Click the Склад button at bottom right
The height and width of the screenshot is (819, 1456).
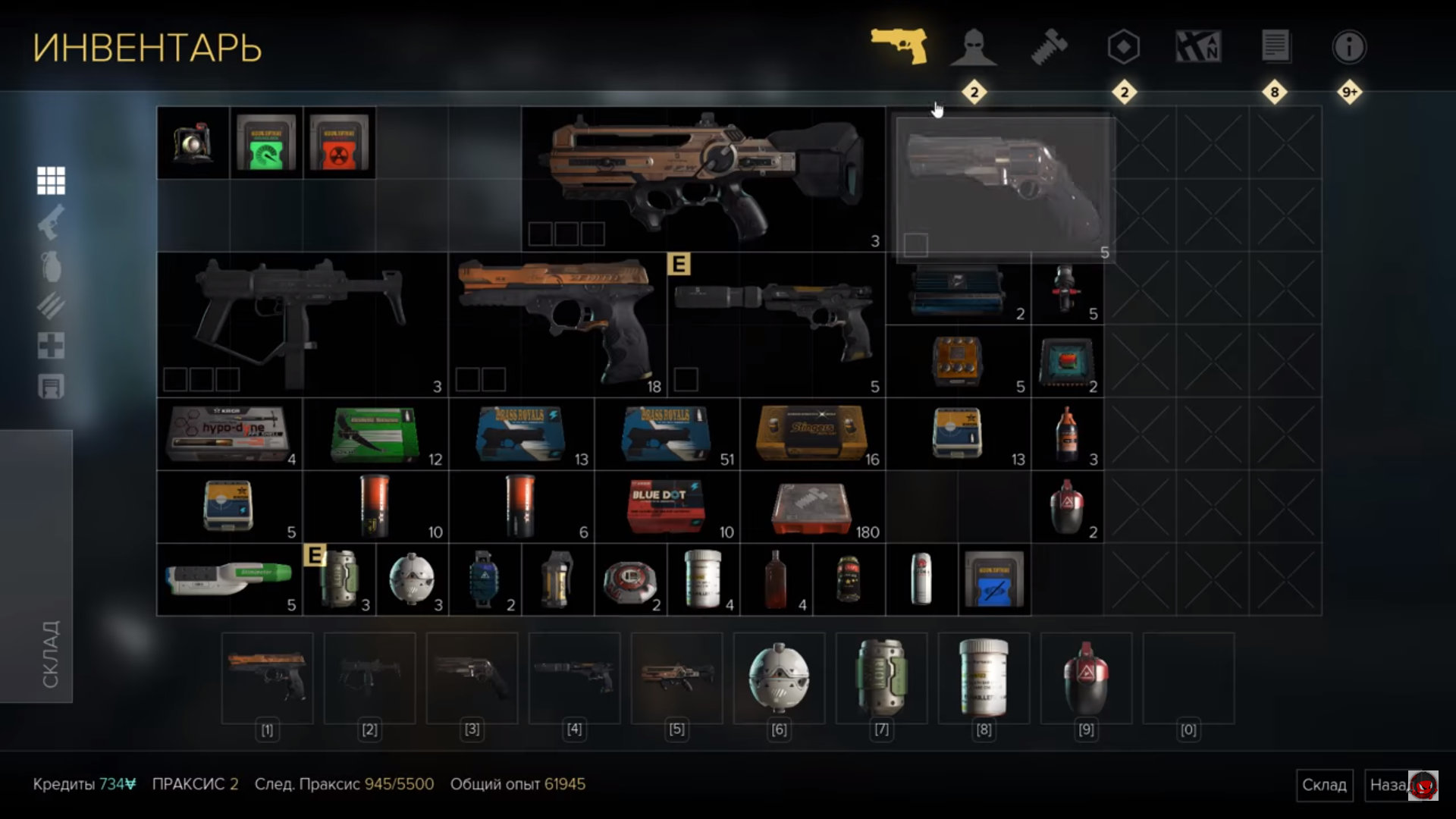(x=1324, y=785)
